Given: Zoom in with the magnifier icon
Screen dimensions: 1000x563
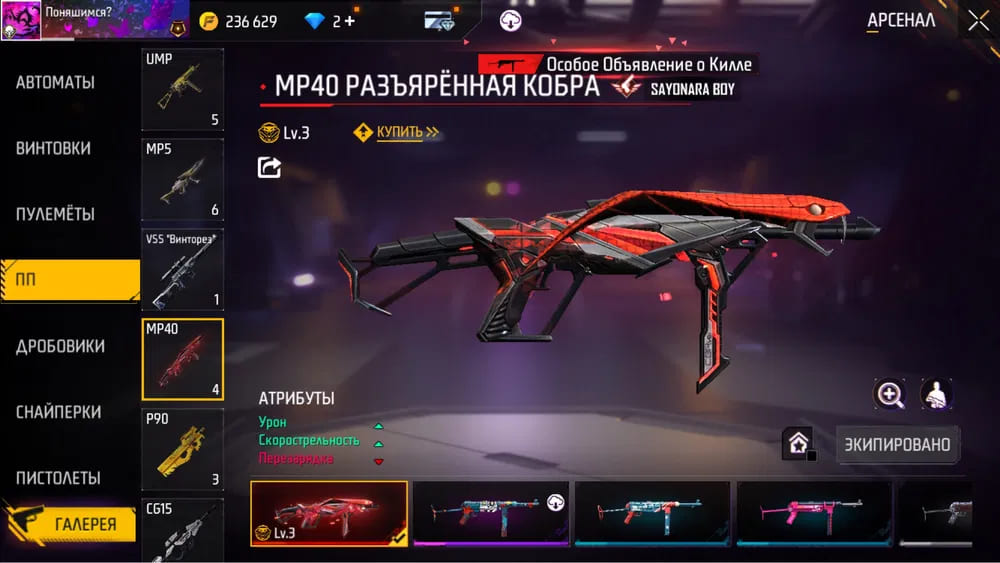Looking at the screenshot, I should (889, 395).
